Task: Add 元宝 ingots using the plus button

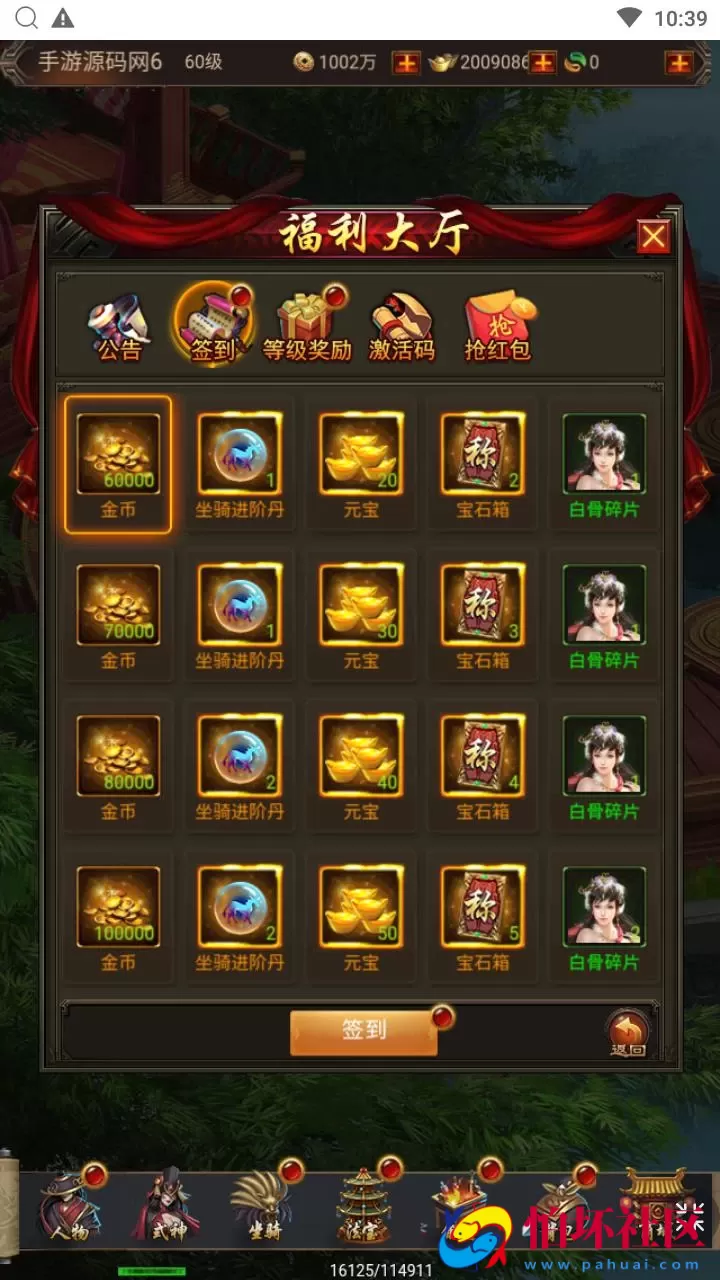Action: coord(542,63)
